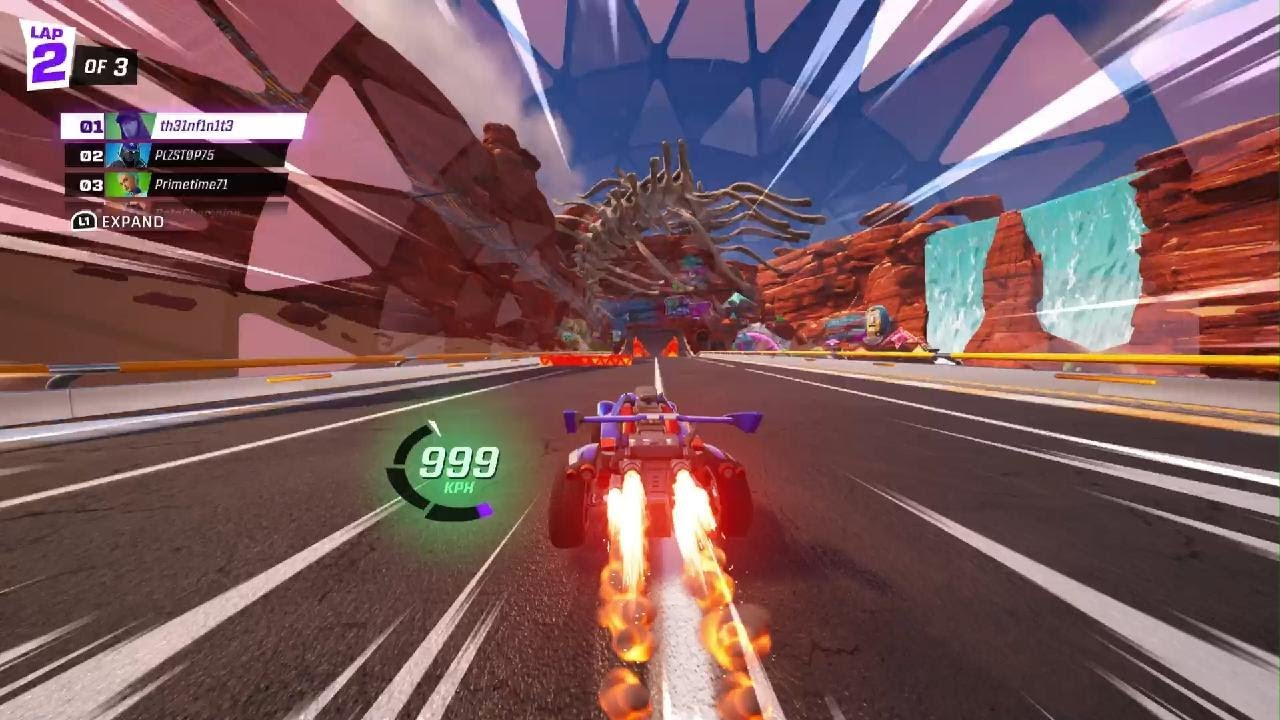Expand the full race standings list
Image resolution: width=1280 pixels, height=720 pixels.
pyautogui.click(x=120, y=221)
